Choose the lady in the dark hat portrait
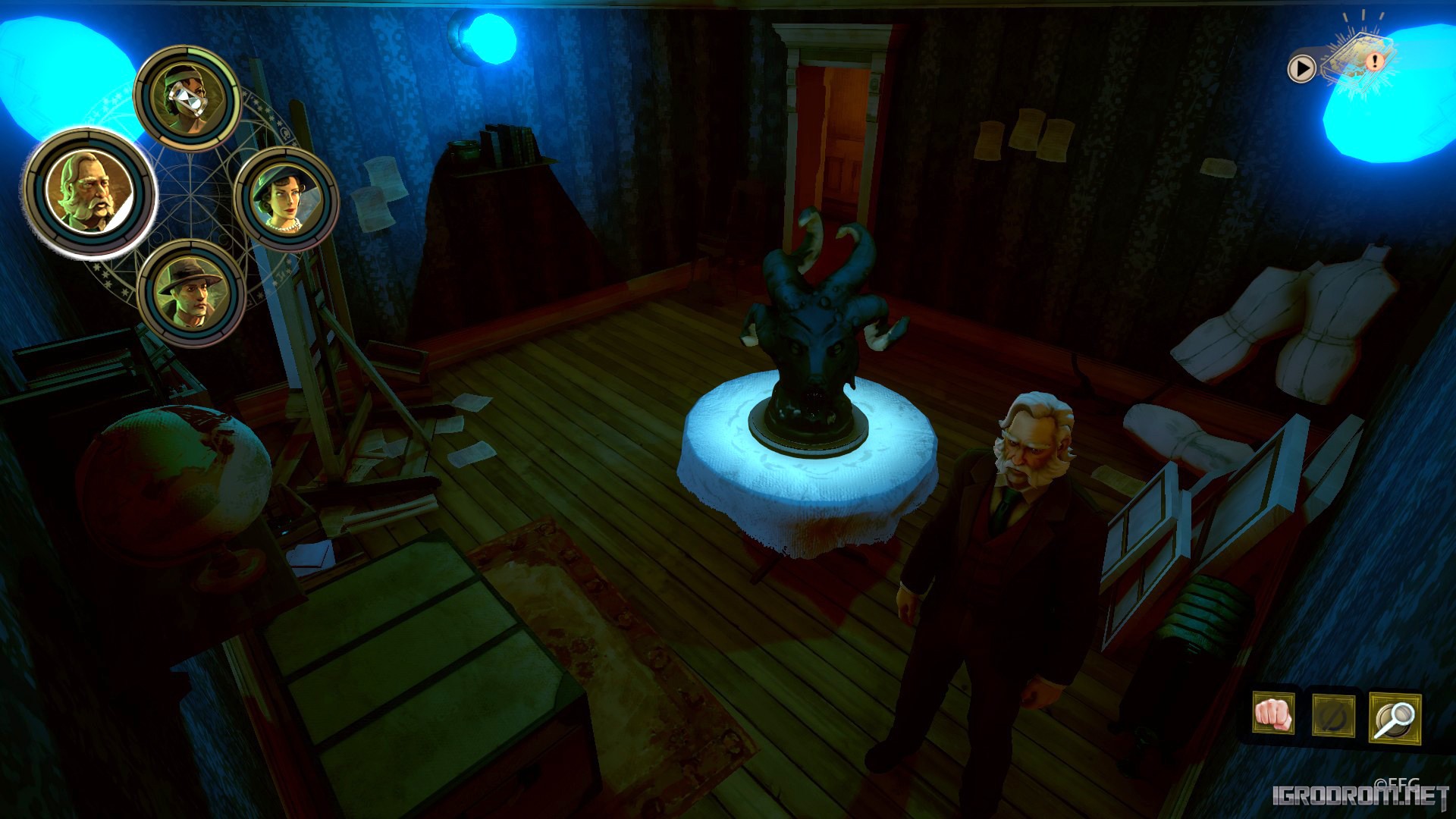Screen dimensions: 1456x819 [286, 199]
